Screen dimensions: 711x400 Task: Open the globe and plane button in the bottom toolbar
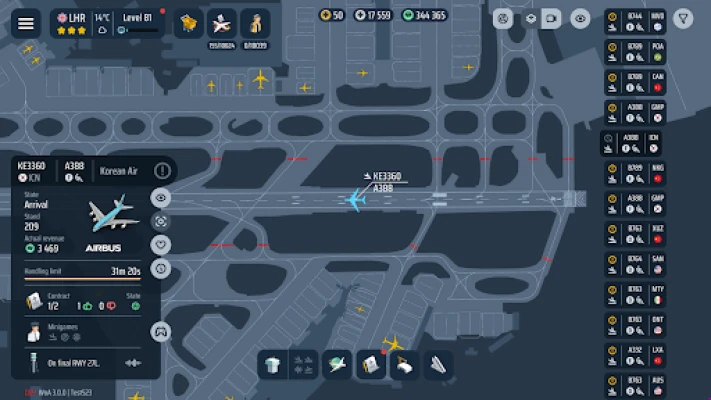point(339,365)
